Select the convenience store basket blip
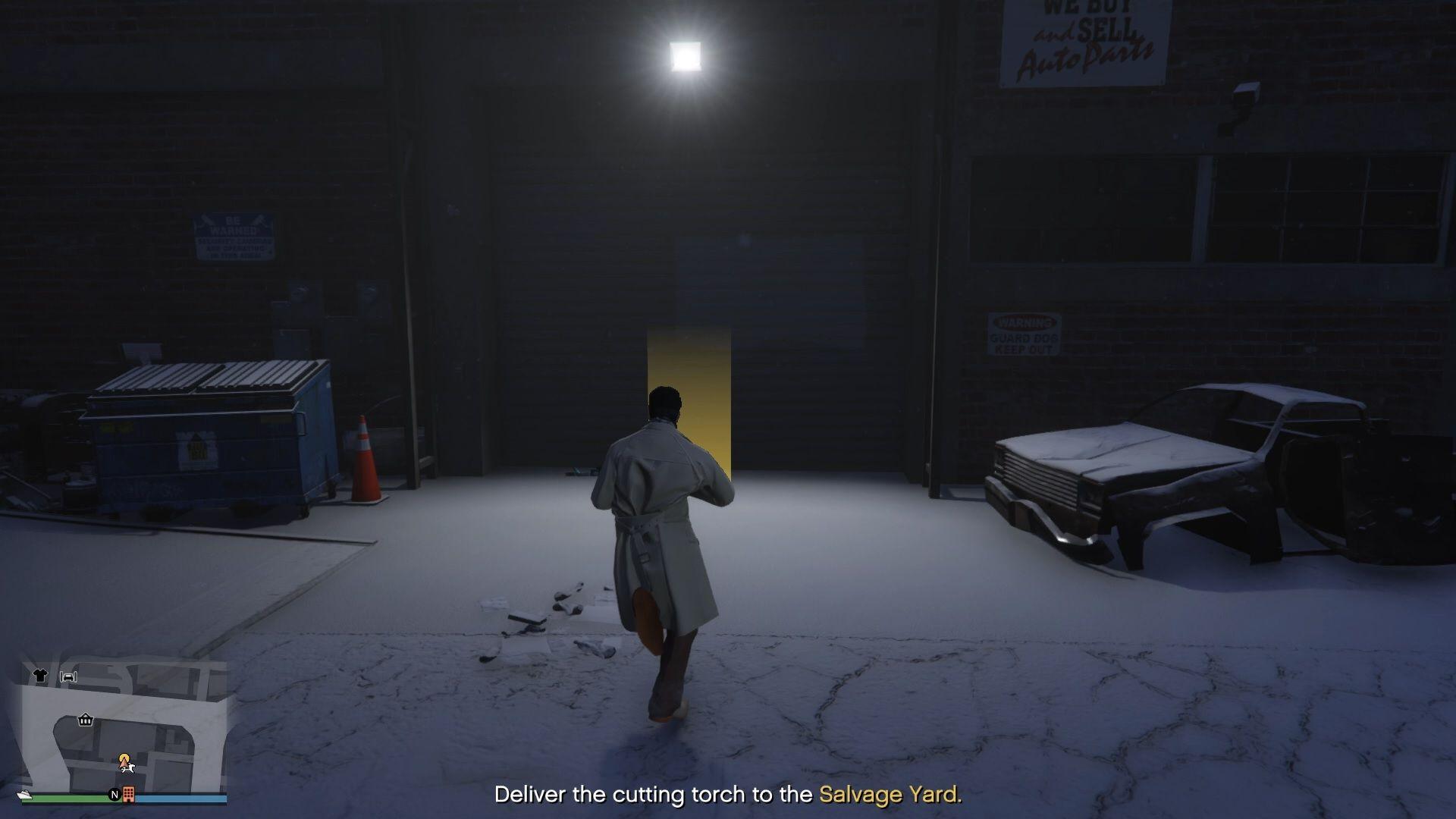 click(x=85, y=720)
